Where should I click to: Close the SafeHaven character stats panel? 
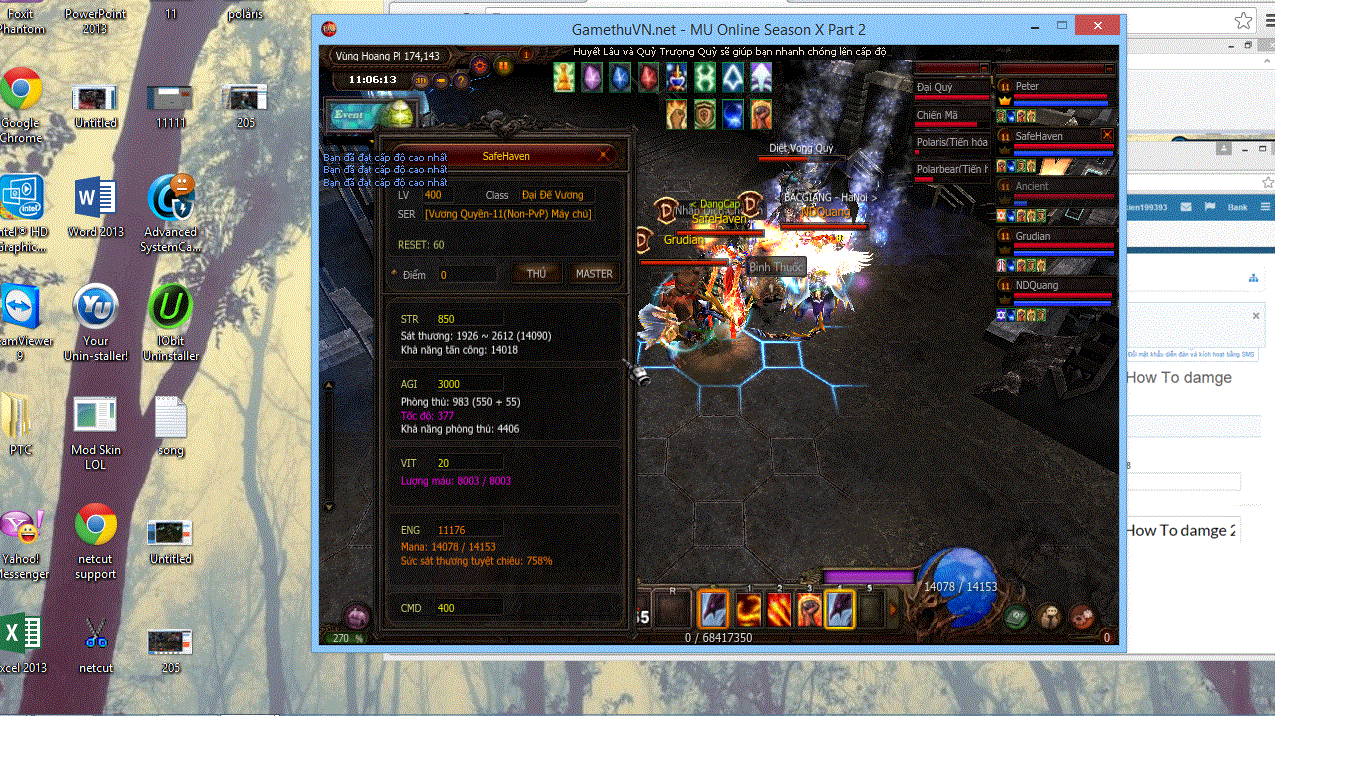click(604, 155)
